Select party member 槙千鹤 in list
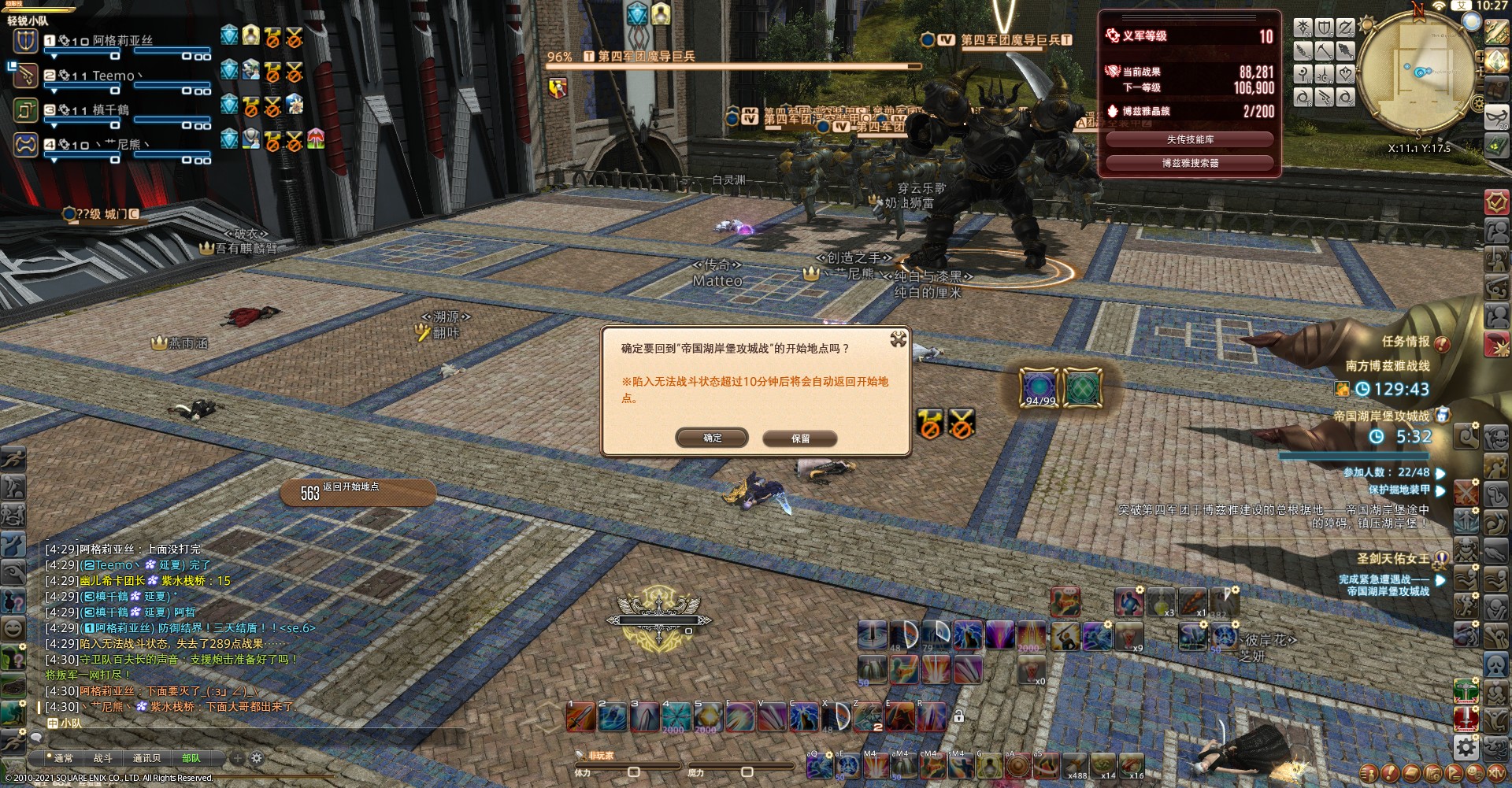 110,110
